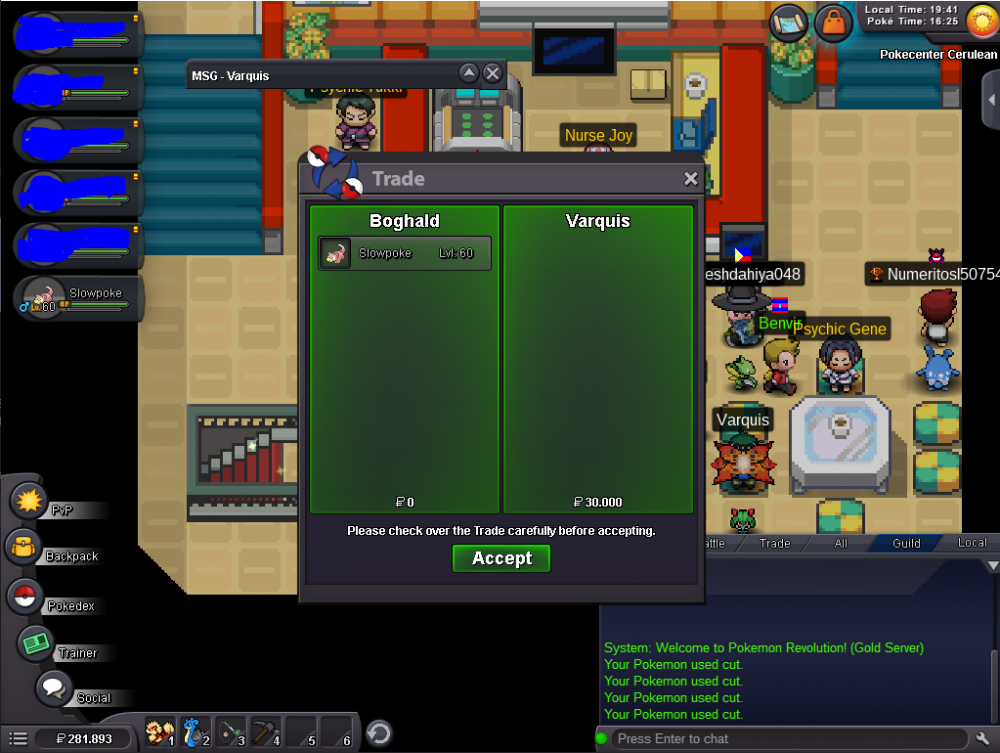
Task: Open the world map scroll icon
Action: click(x=789, y=22)
